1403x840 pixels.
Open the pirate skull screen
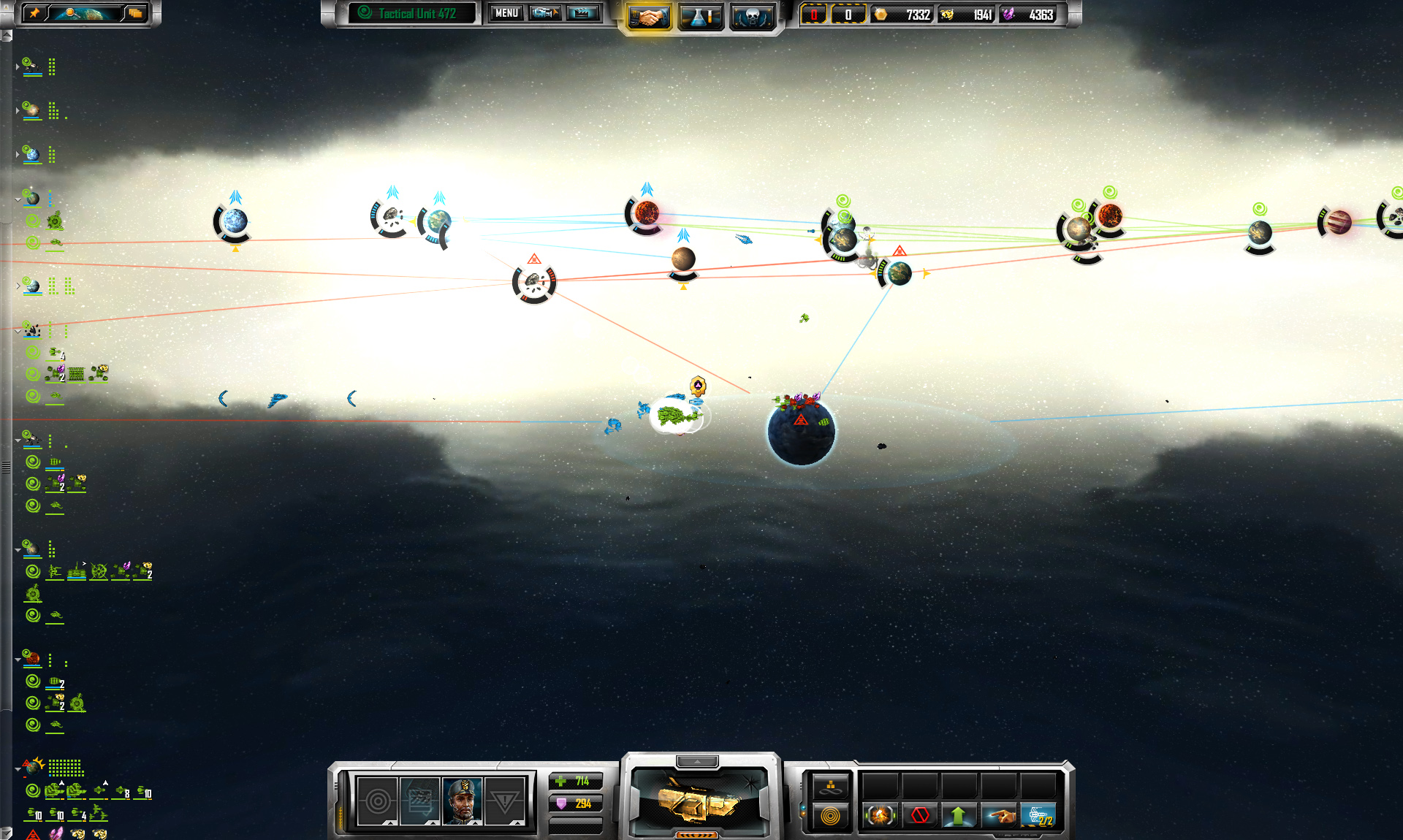[752, 16]
